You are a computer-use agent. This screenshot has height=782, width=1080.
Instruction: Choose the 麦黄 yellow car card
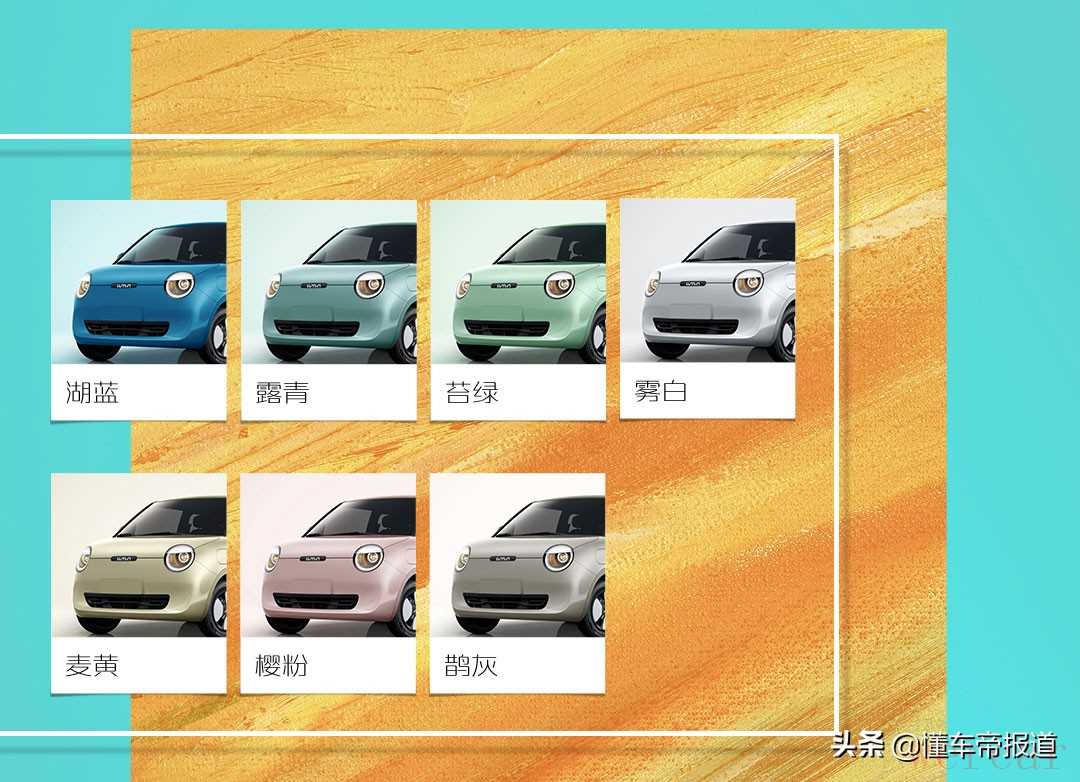pos(138,583)
